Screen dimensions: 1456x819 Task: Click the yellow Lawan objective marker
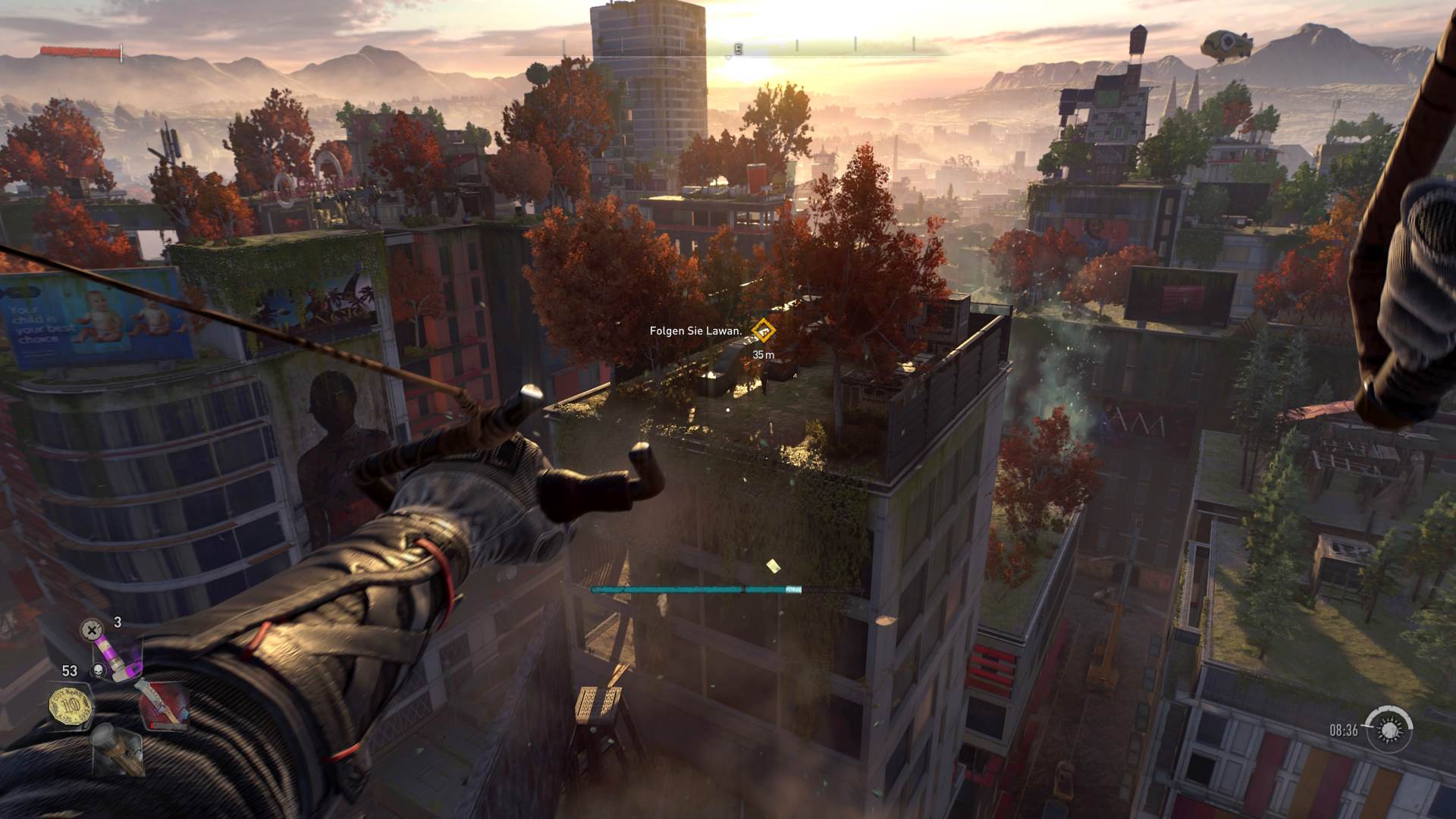(763, 331)
